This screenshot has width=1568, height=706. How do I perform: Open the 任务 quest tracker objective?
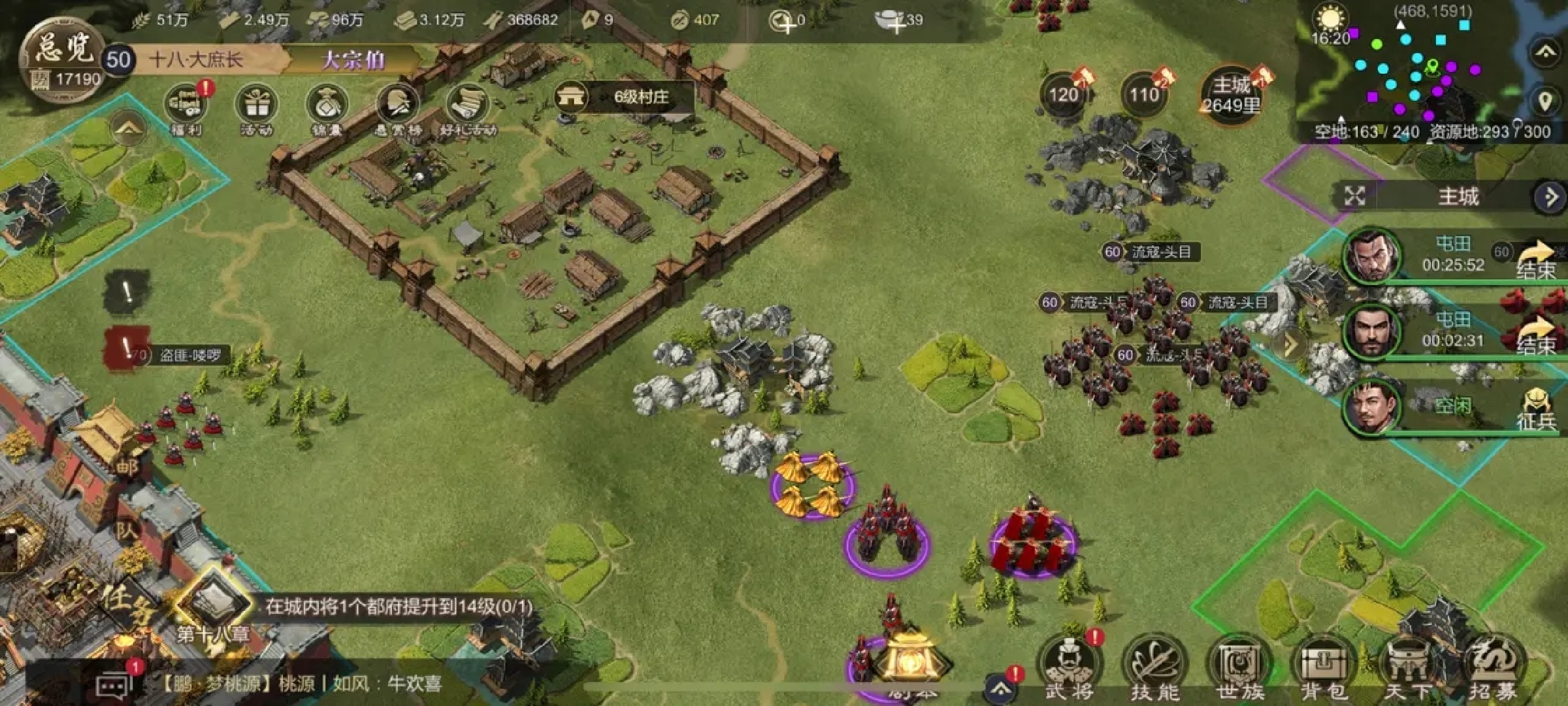click(399, 607)
